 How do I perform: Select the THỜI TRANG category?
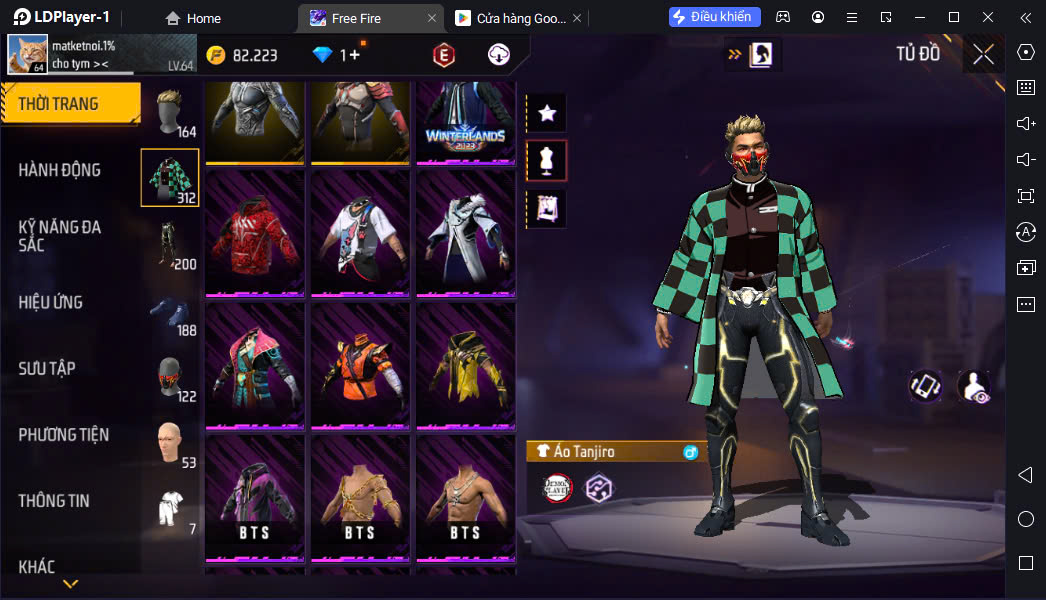click(68, 104)
